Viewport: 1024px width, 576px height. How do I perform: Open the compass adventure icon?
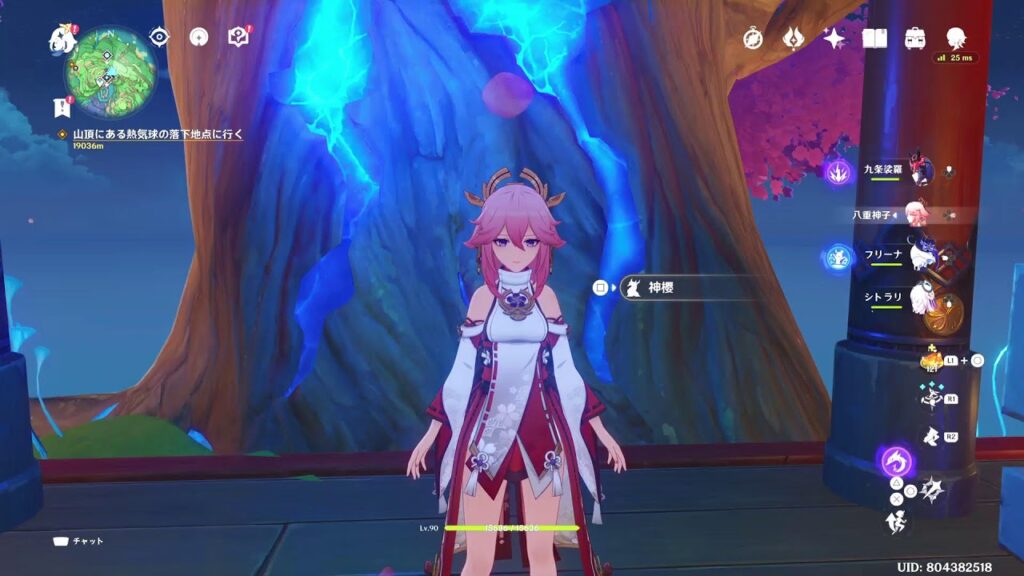(753, 38)
